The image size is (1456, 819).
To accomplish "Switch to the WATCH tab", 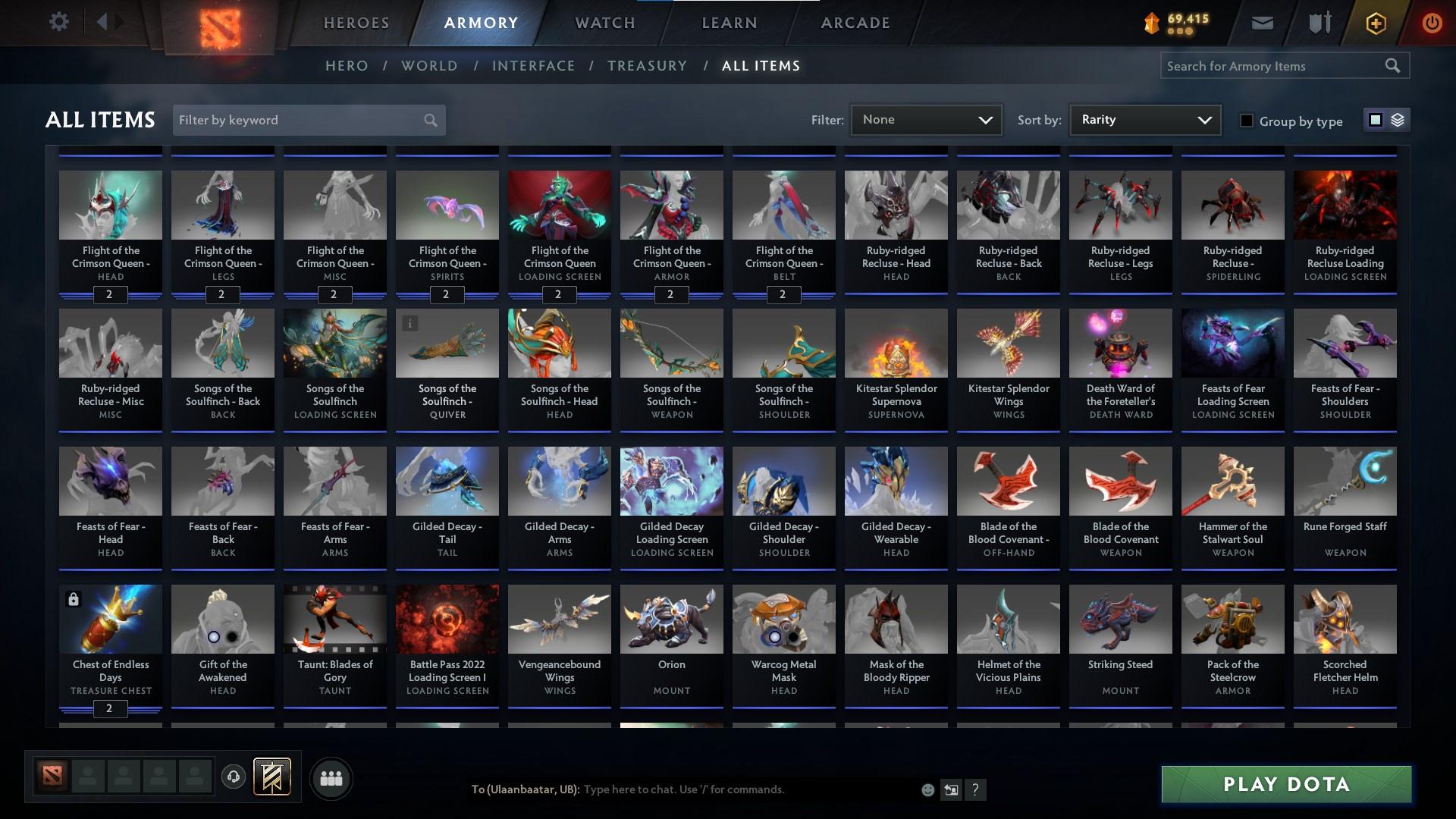I will click(x=604, y=23).
